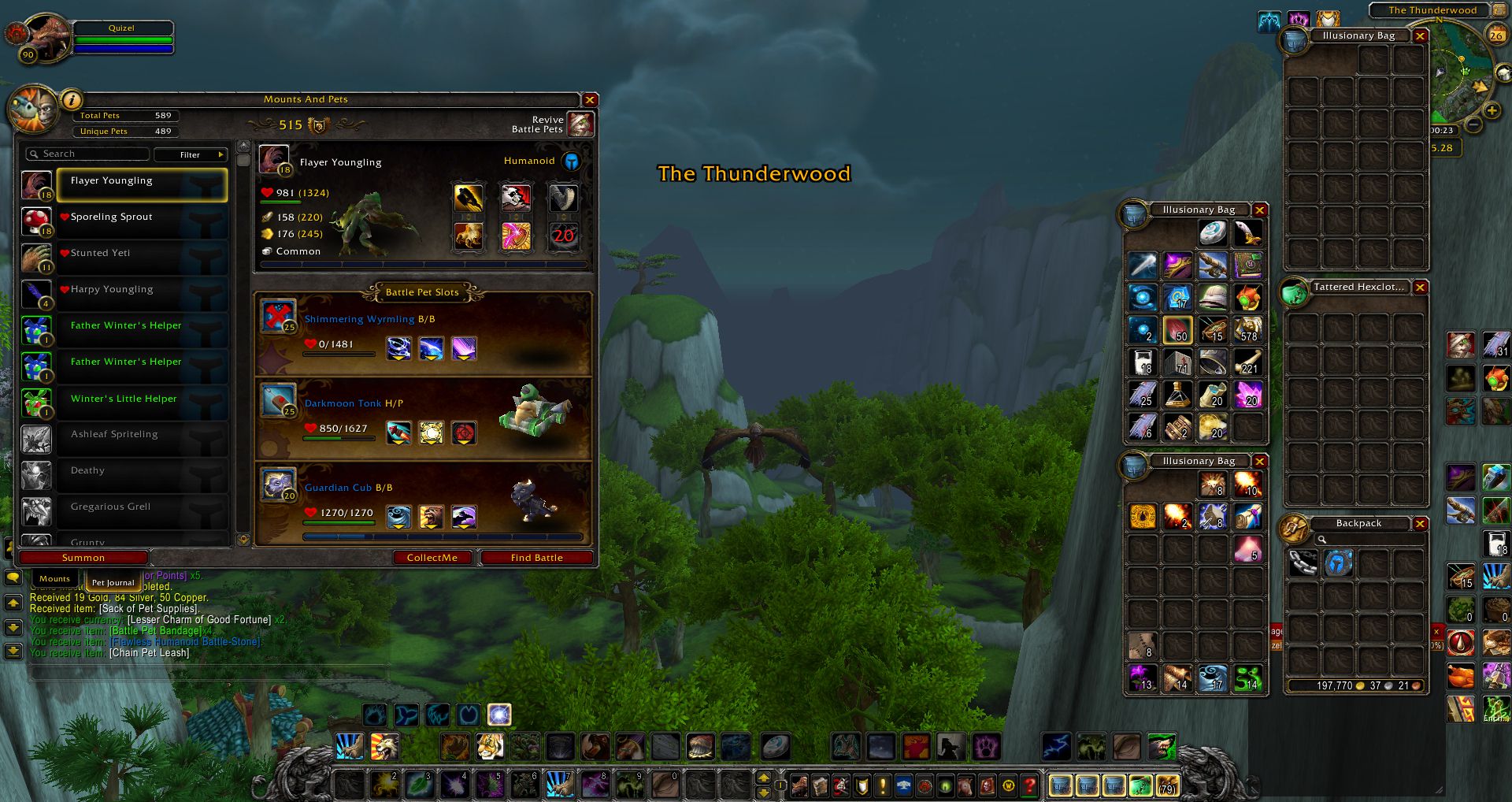The height and width of the screenshot is (802, 1512).
Task: Select the Harpy Youngling list entry
Action: [142, 290]
